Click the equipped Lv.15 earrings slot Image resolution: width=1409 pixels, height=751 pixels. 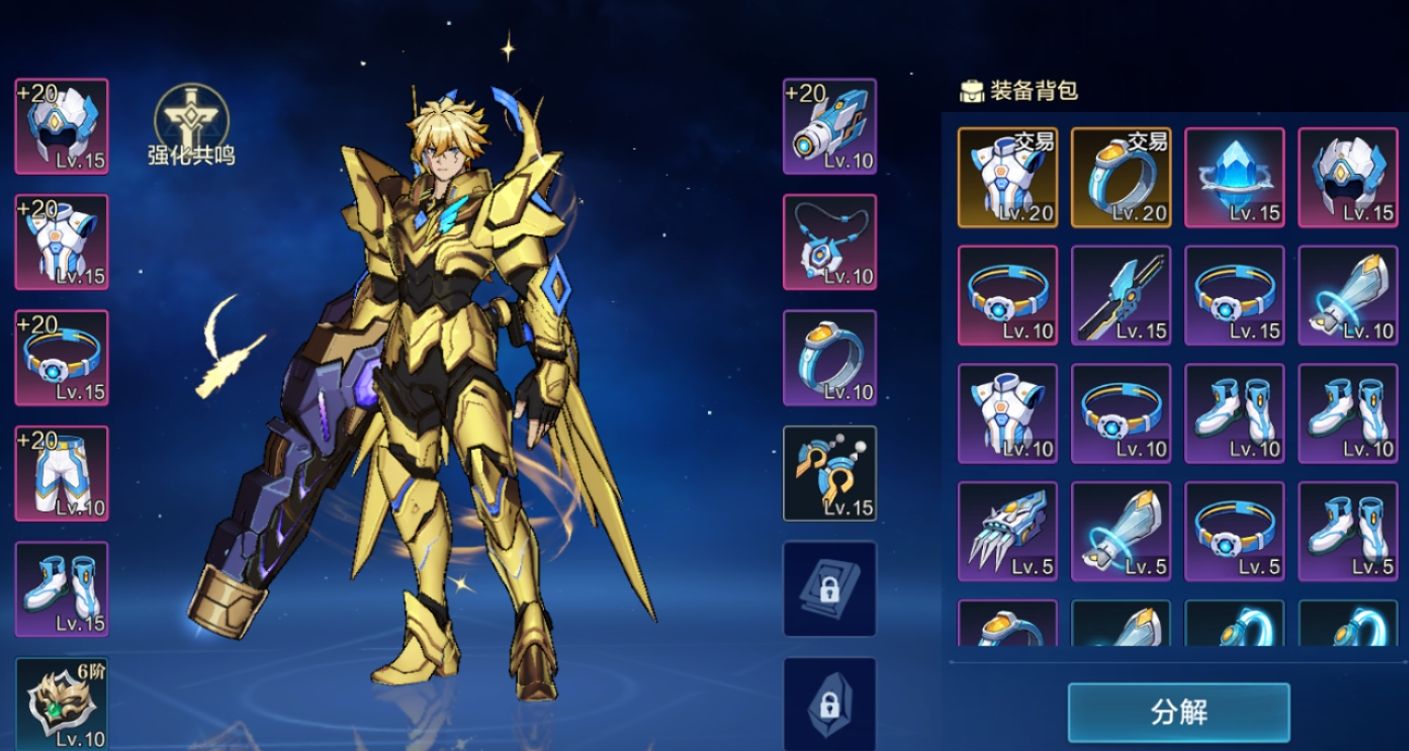pos(829,474)
